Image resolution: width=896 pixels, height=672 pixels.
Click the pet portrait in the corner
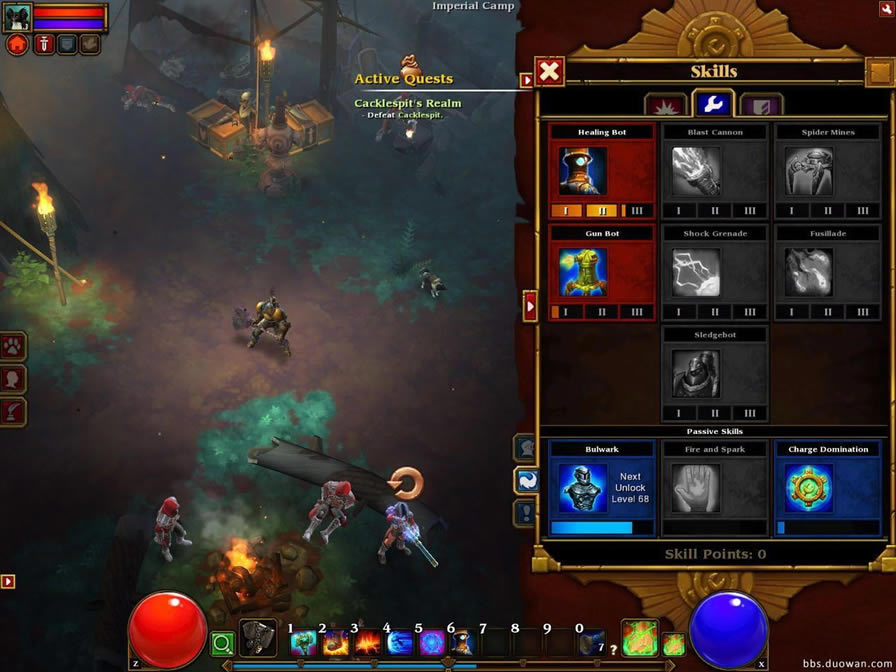18,16
